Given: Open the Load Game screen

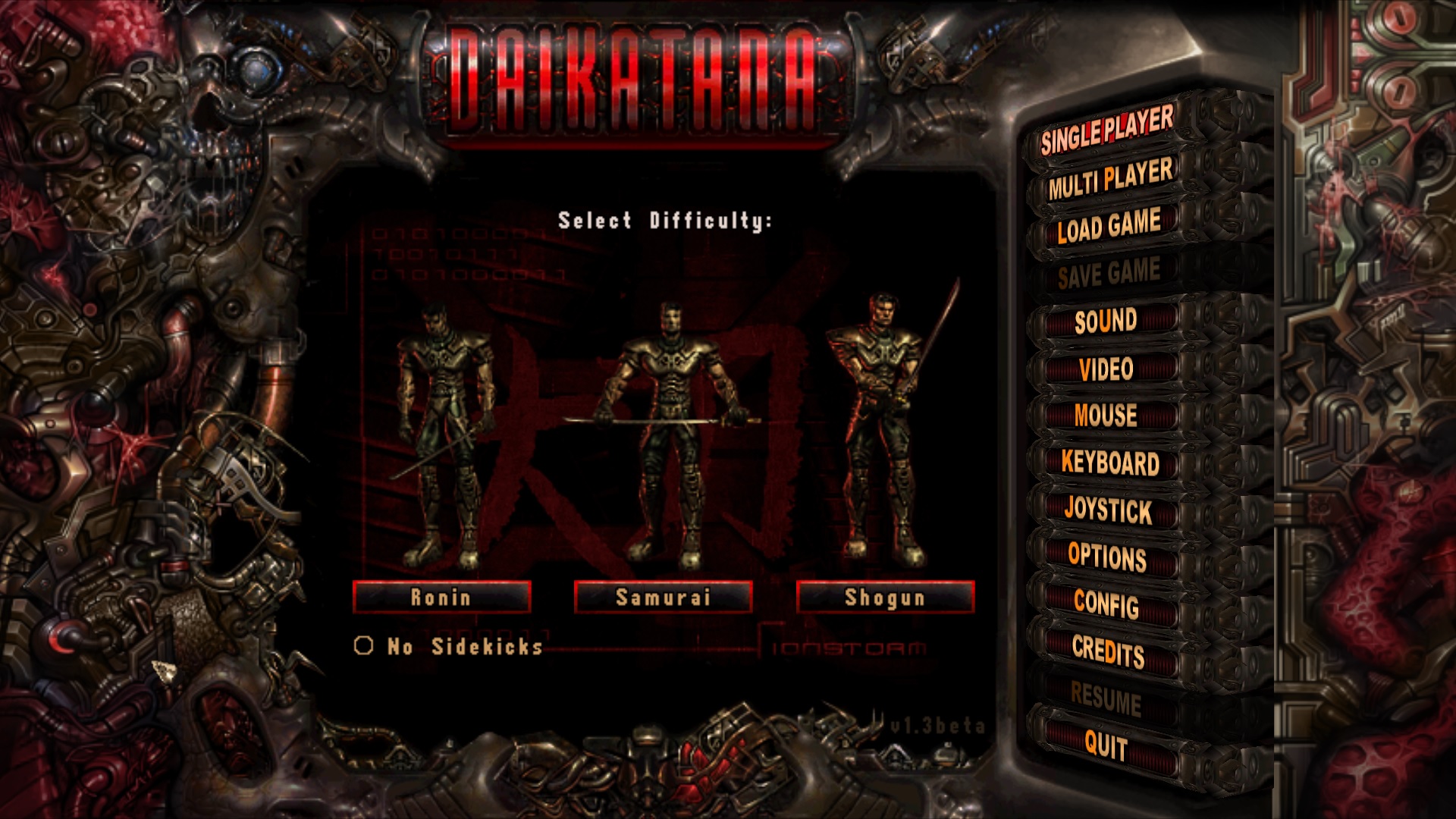Looking at the screenshot, I should point(1109,227).
